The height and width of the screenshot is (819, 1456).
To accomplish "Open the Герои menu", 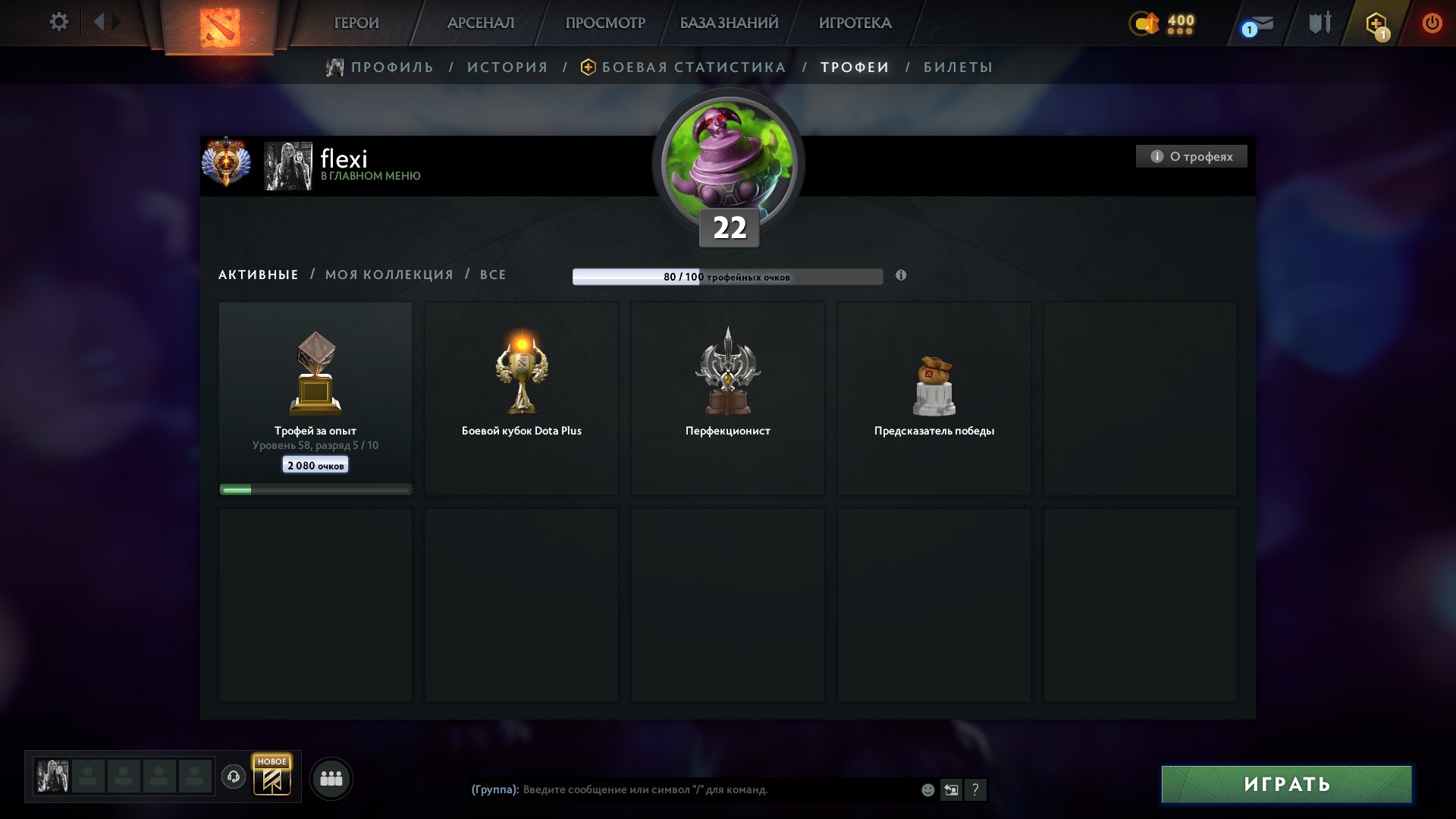I will [356, 23].
